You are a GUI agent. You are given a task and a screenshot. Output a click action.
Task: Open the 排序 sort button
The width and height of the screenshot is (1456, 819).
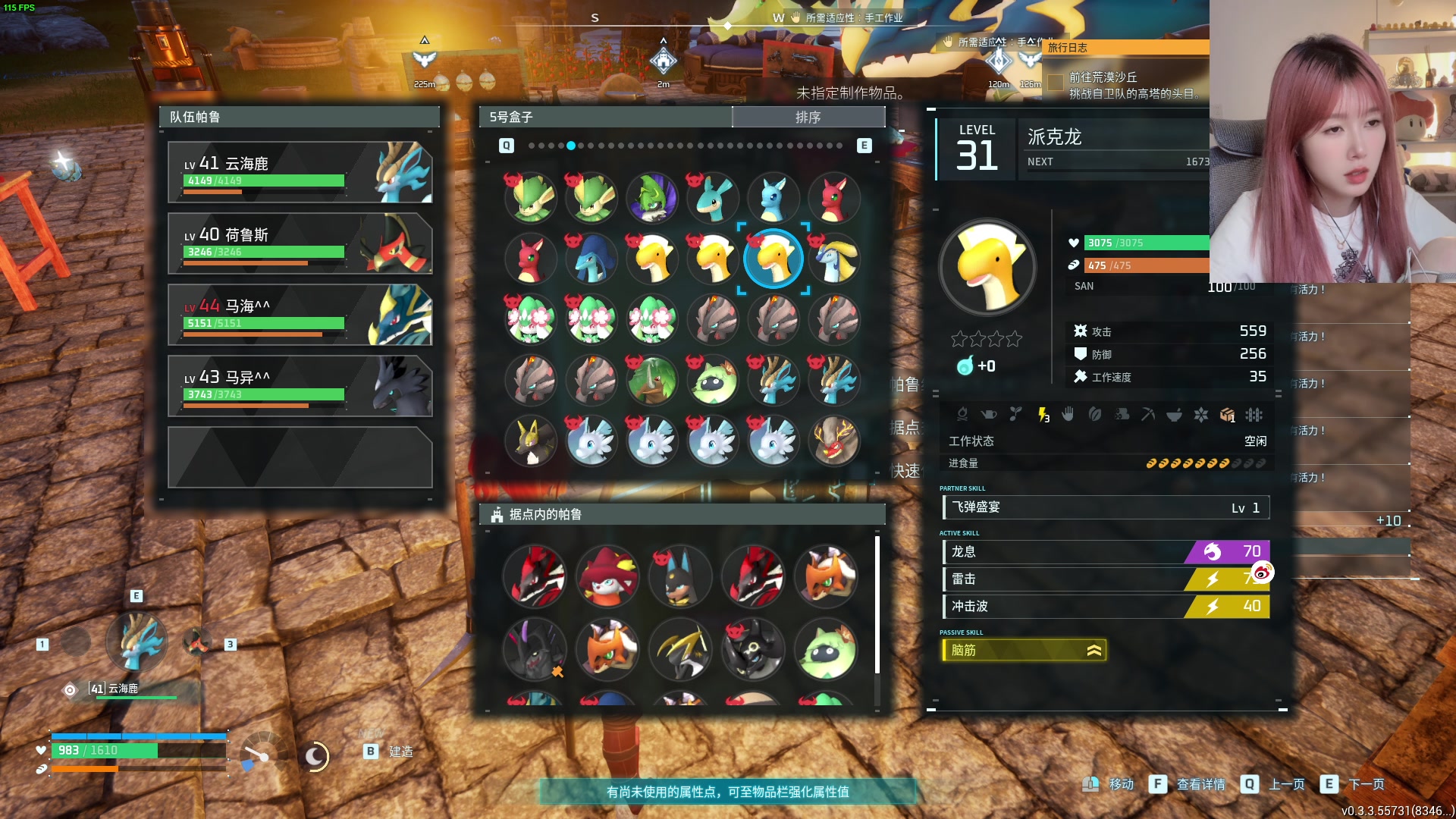[808, 117]
